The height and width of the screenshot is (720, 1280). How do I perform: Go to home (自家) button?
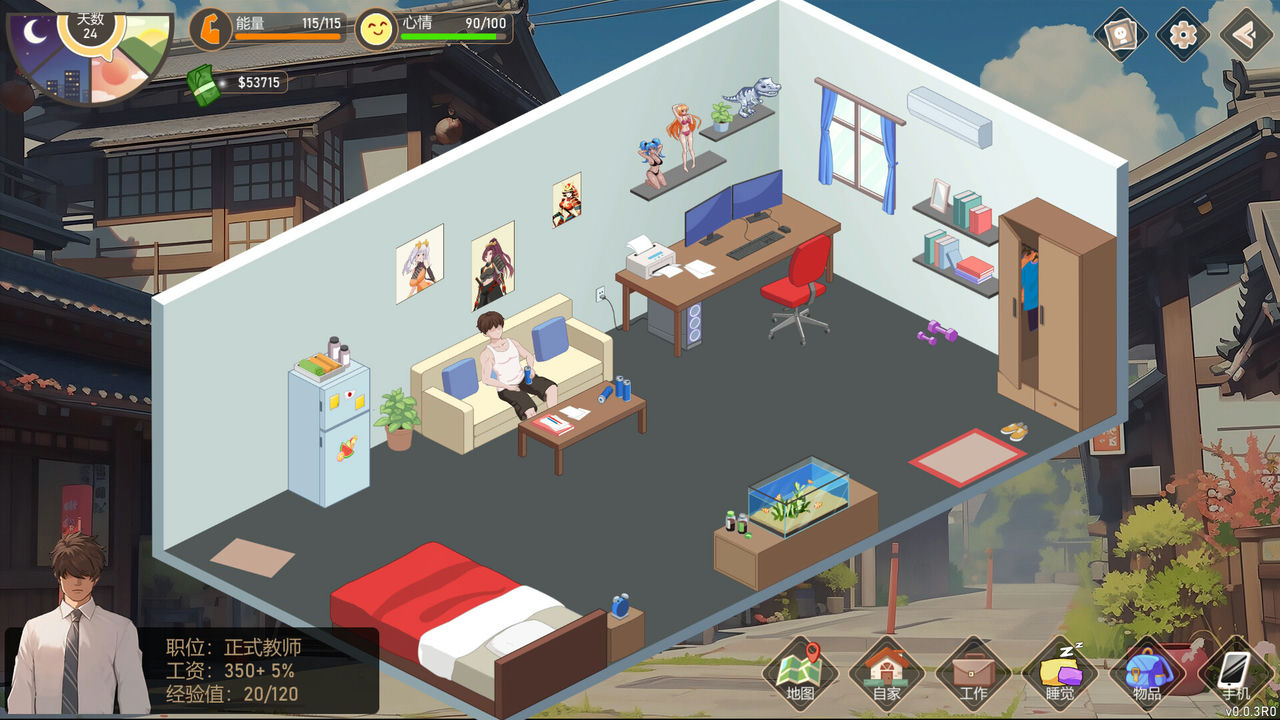click(886, 673)
